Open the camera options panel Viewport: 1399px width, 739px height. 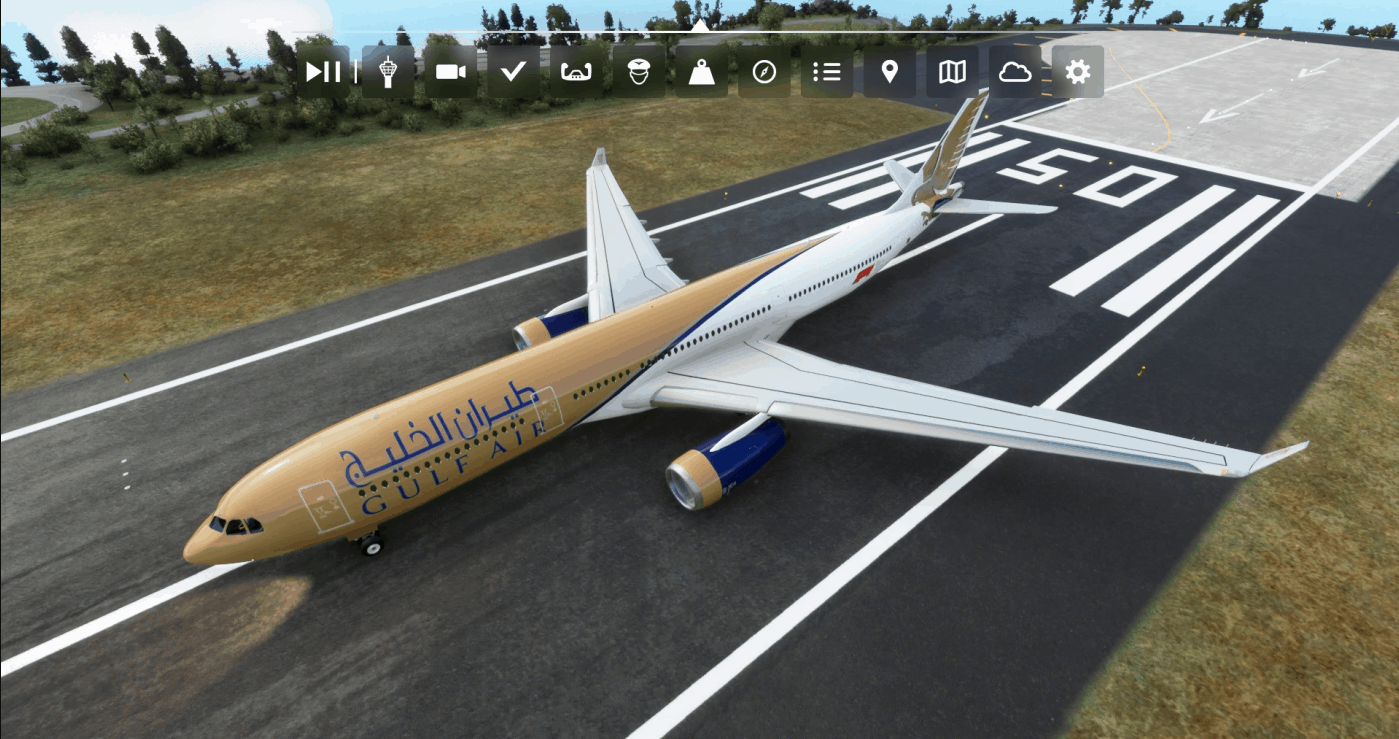(x=451, y=72)
